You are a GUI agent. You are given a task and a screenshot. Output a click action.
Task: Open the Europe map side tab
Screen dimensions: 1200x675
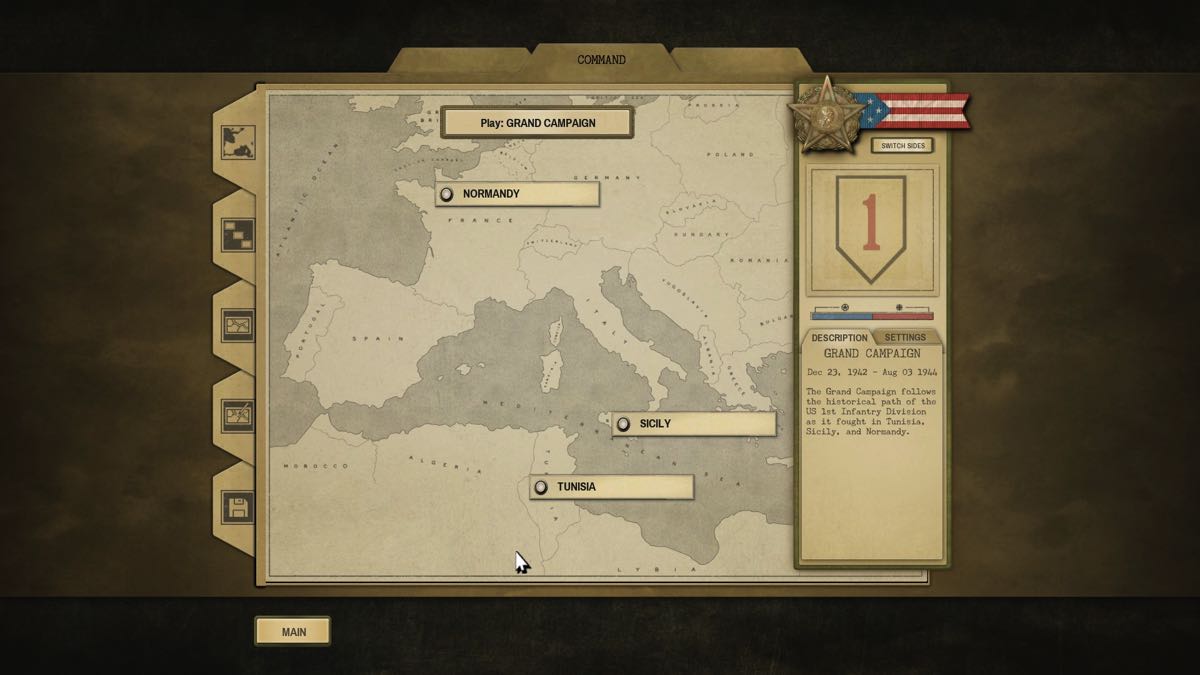pyautogui.click(x=238, y=141)
